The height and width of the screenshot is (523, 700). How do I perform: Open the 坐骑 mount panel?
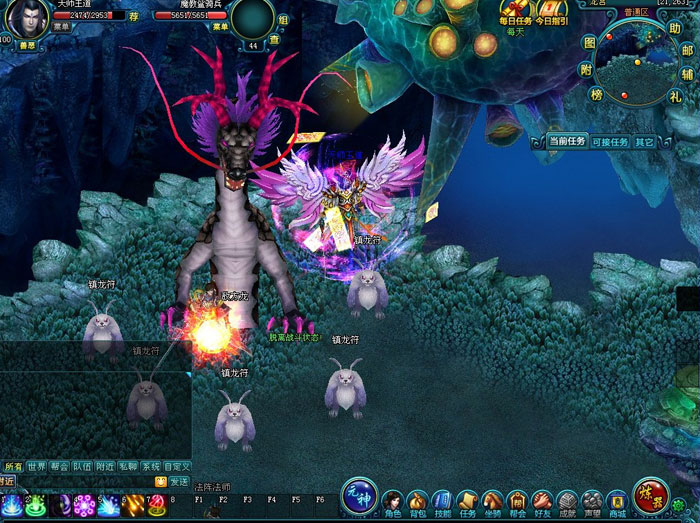(x=492, y=501)
